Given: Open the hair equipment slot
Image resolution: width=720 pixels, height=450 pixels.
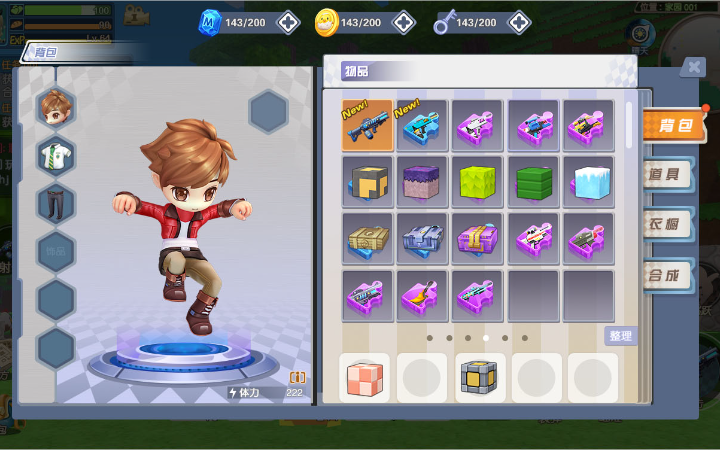Looking at the screenshot, I should [56, 106].
